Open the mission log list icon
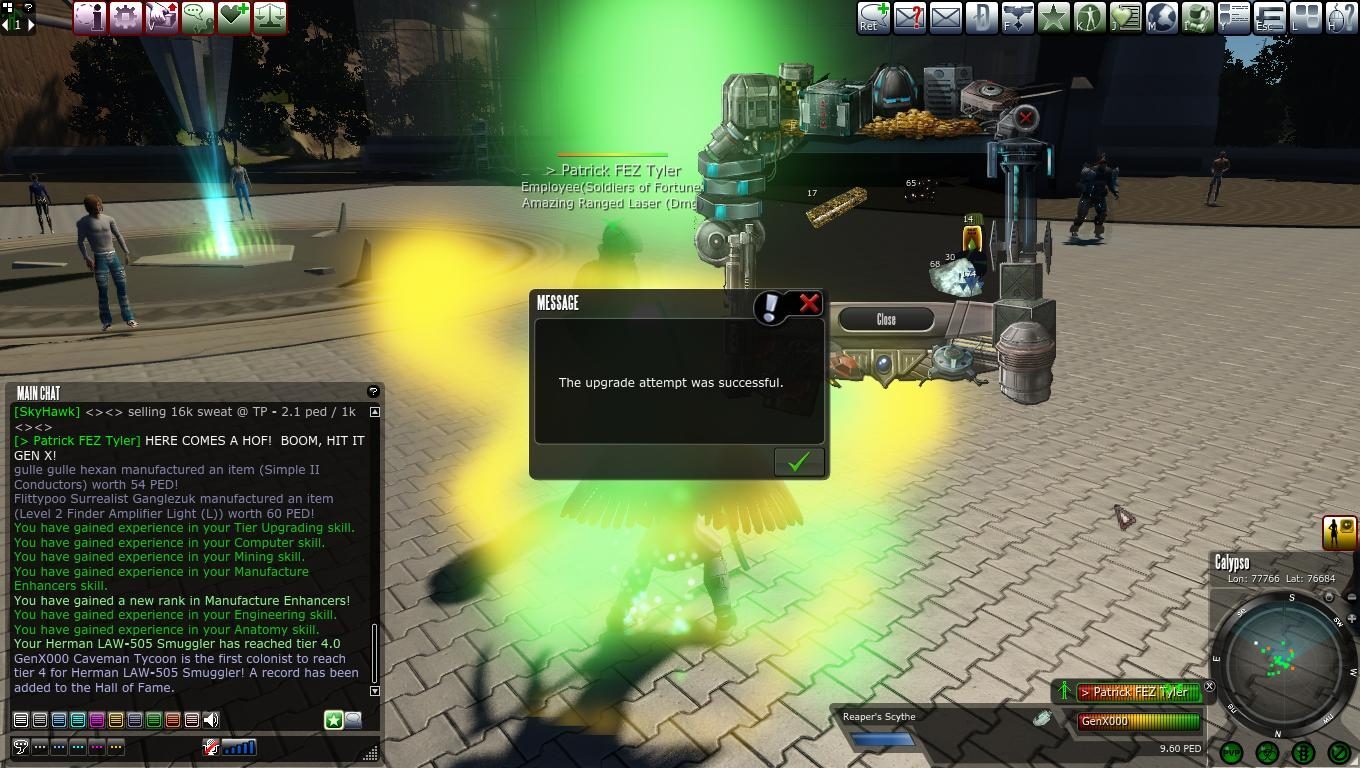This screenshot has width=1360, height=768. pyautogui.click(x=1234, y=17)
